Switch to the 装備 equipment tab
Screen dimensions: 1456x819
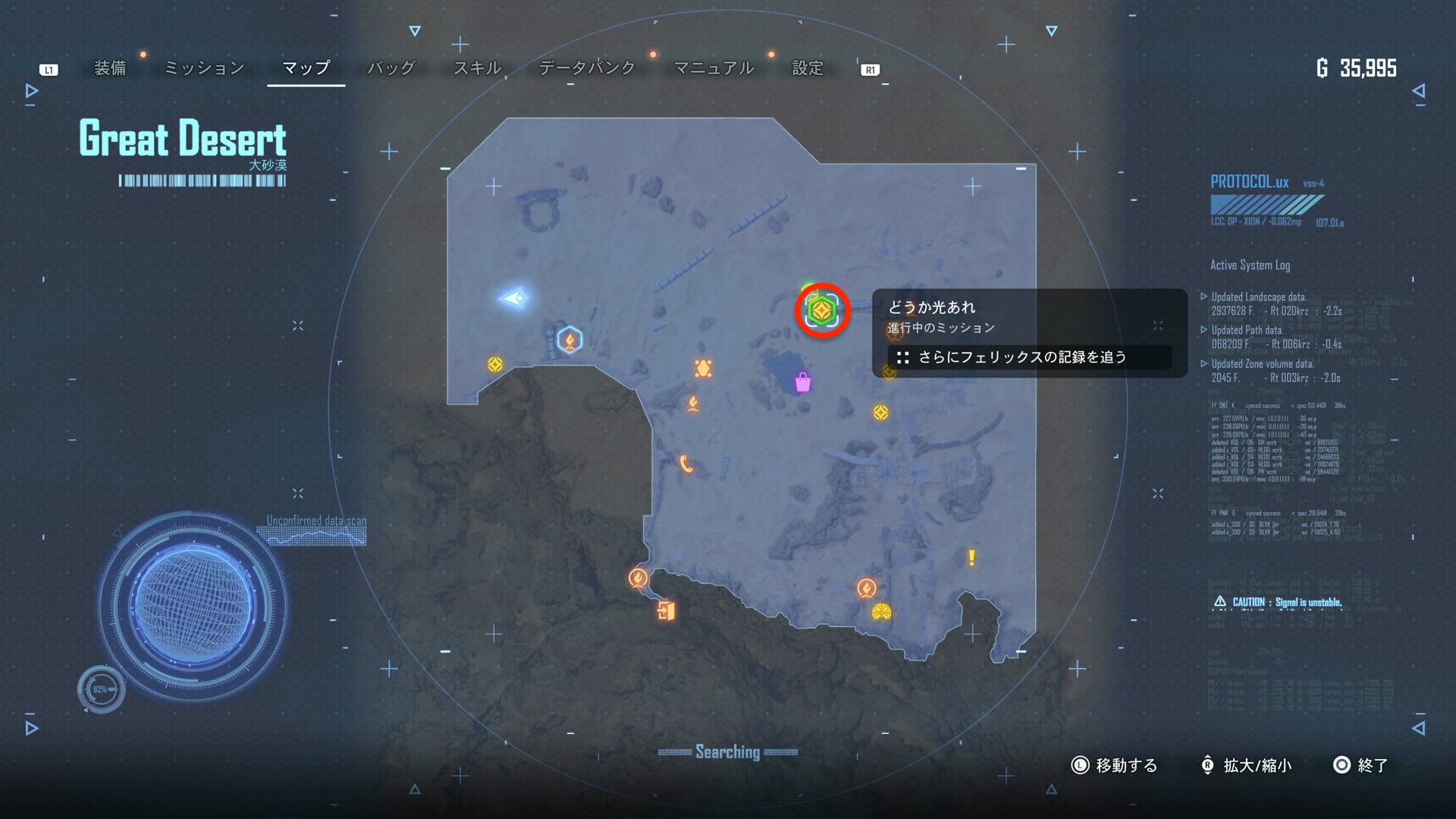click(110, 68)
